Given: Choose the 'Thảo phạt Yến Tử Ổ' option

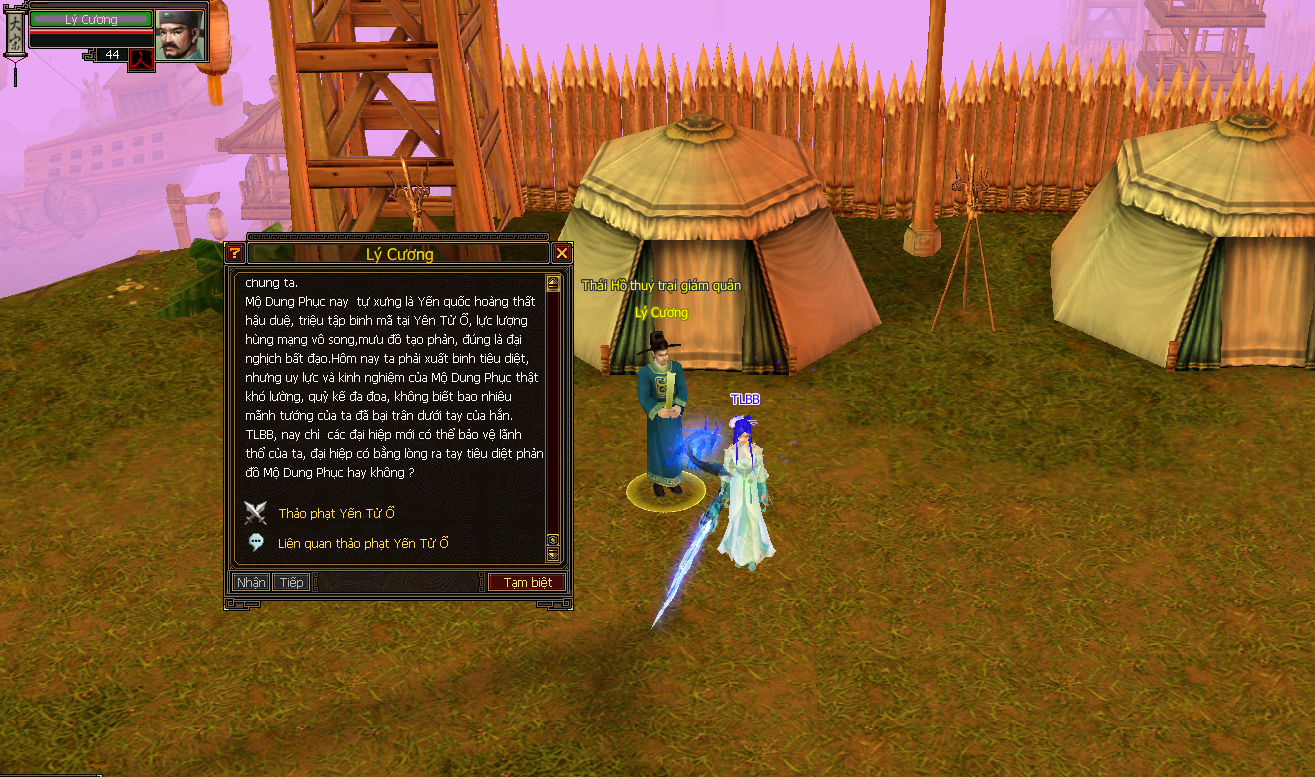Looking at the screenshot, I should pyautogui.click(x=336, y=514).
